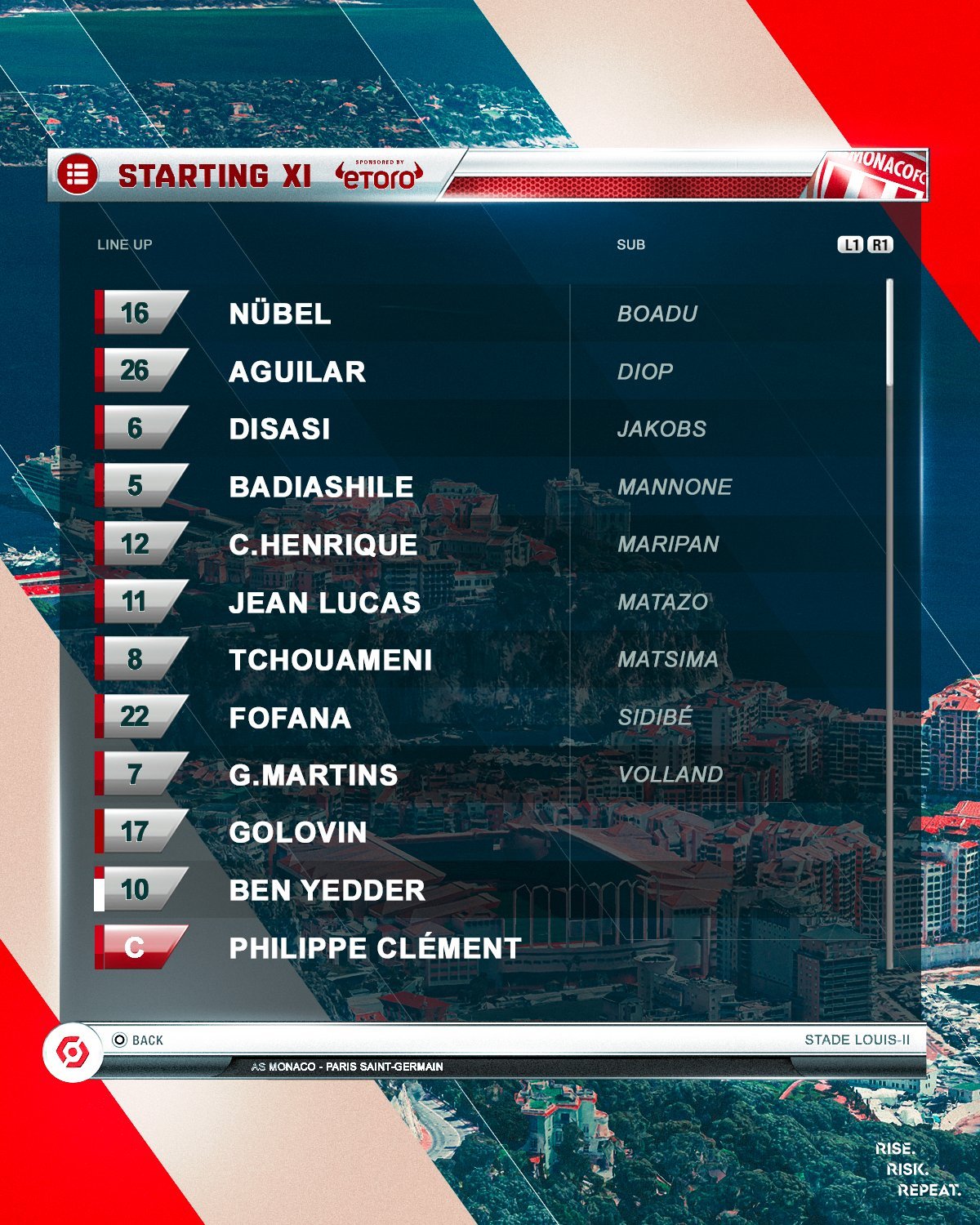Select substitute Diop on the bench

[645, 372]
